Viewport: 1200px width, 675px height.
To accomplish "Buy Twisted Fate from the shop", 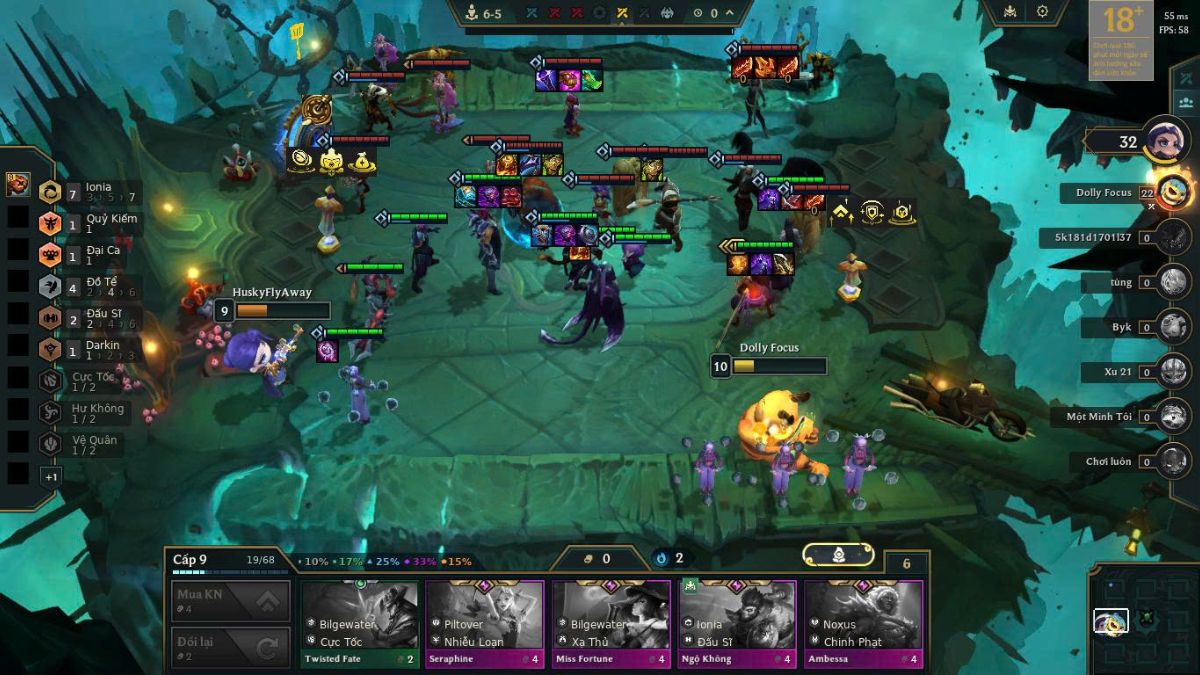I will click(x=361, y=623).
